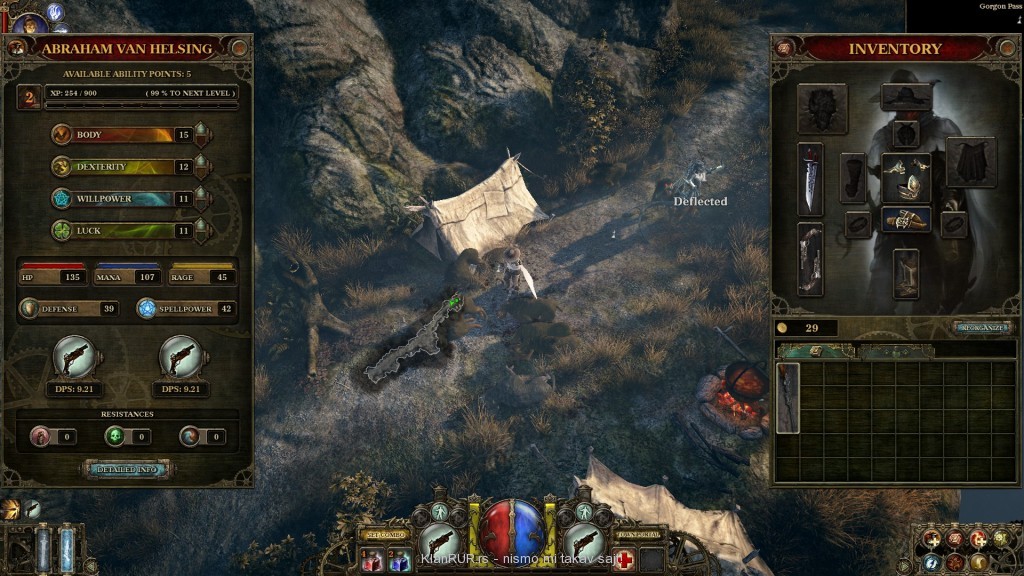Select the equipped belt slot
1024x576 pixels.
(906, 219)
